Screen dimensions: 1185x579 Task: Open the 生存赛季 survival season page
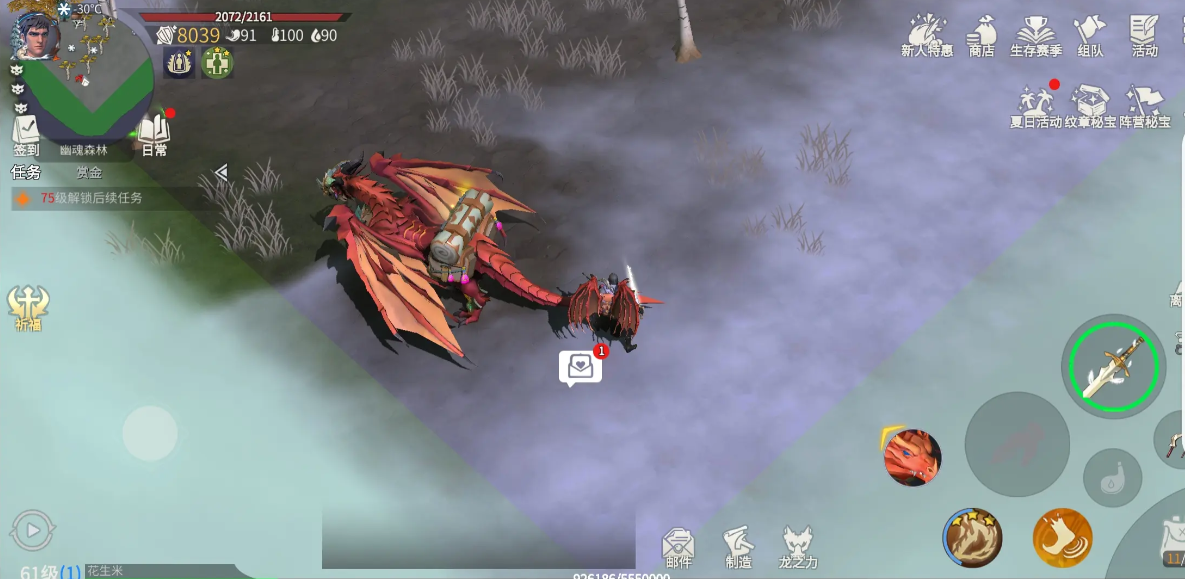1035,36
